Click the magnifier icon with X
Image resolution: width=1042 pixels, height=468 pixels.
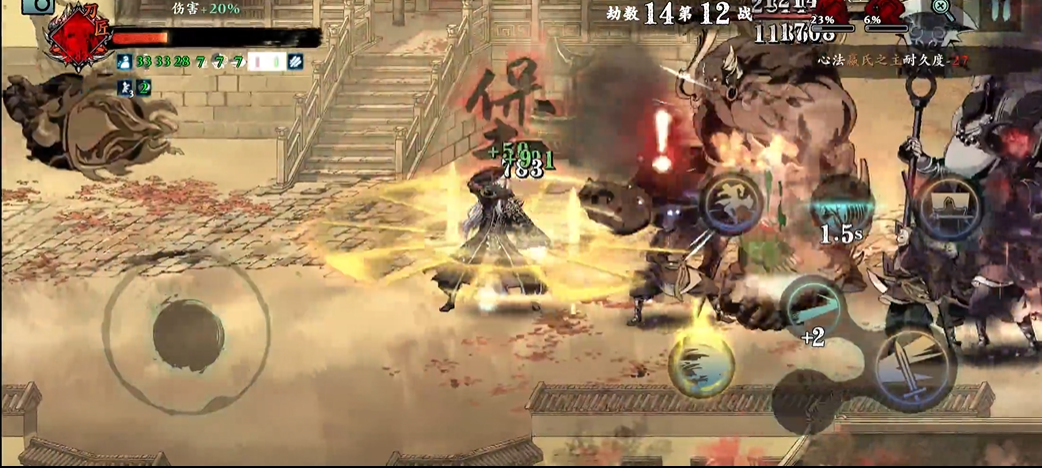(941, 7)
